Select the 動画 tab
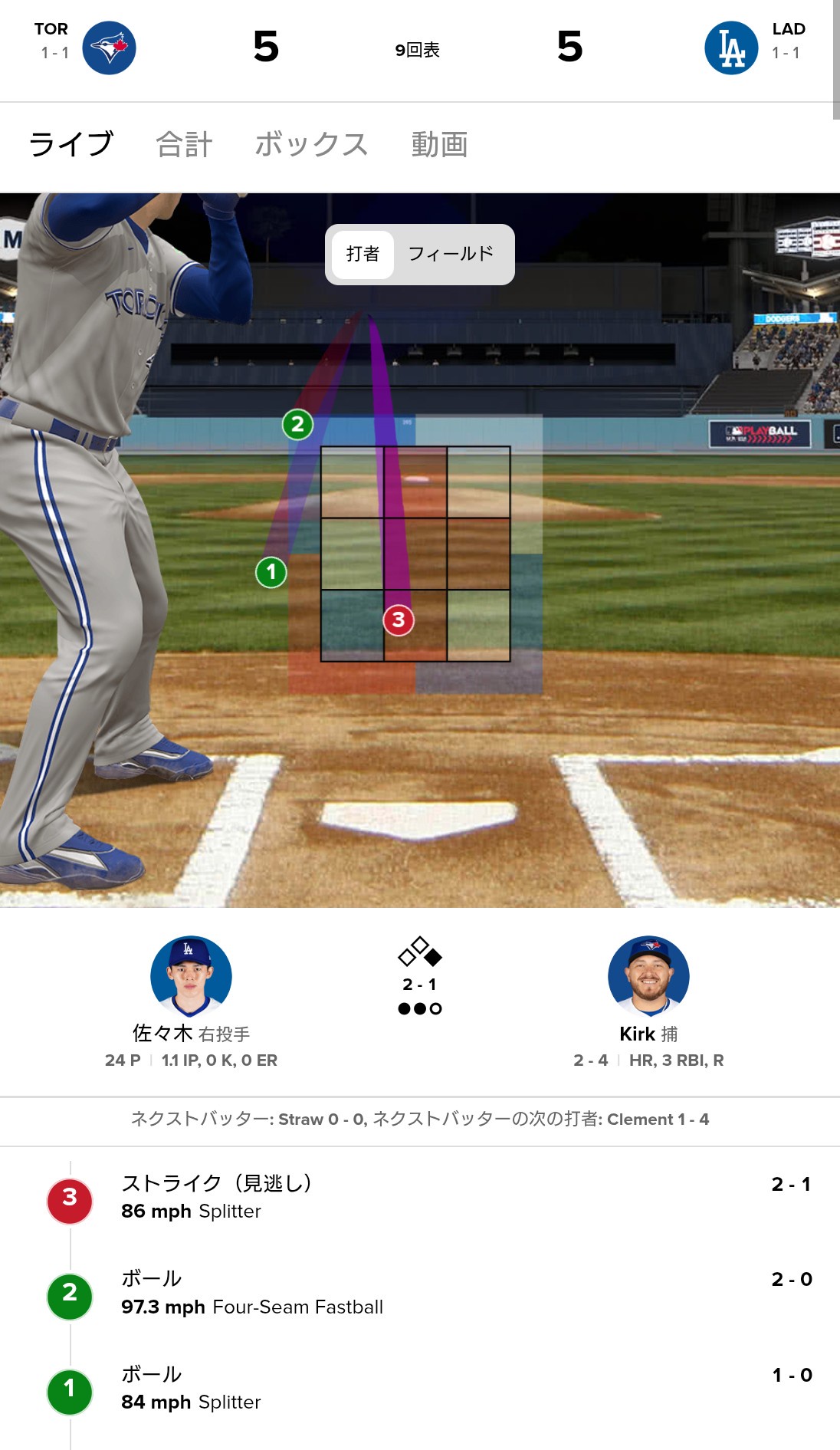This screenshot has width=840, height=1450. point(439,144)
